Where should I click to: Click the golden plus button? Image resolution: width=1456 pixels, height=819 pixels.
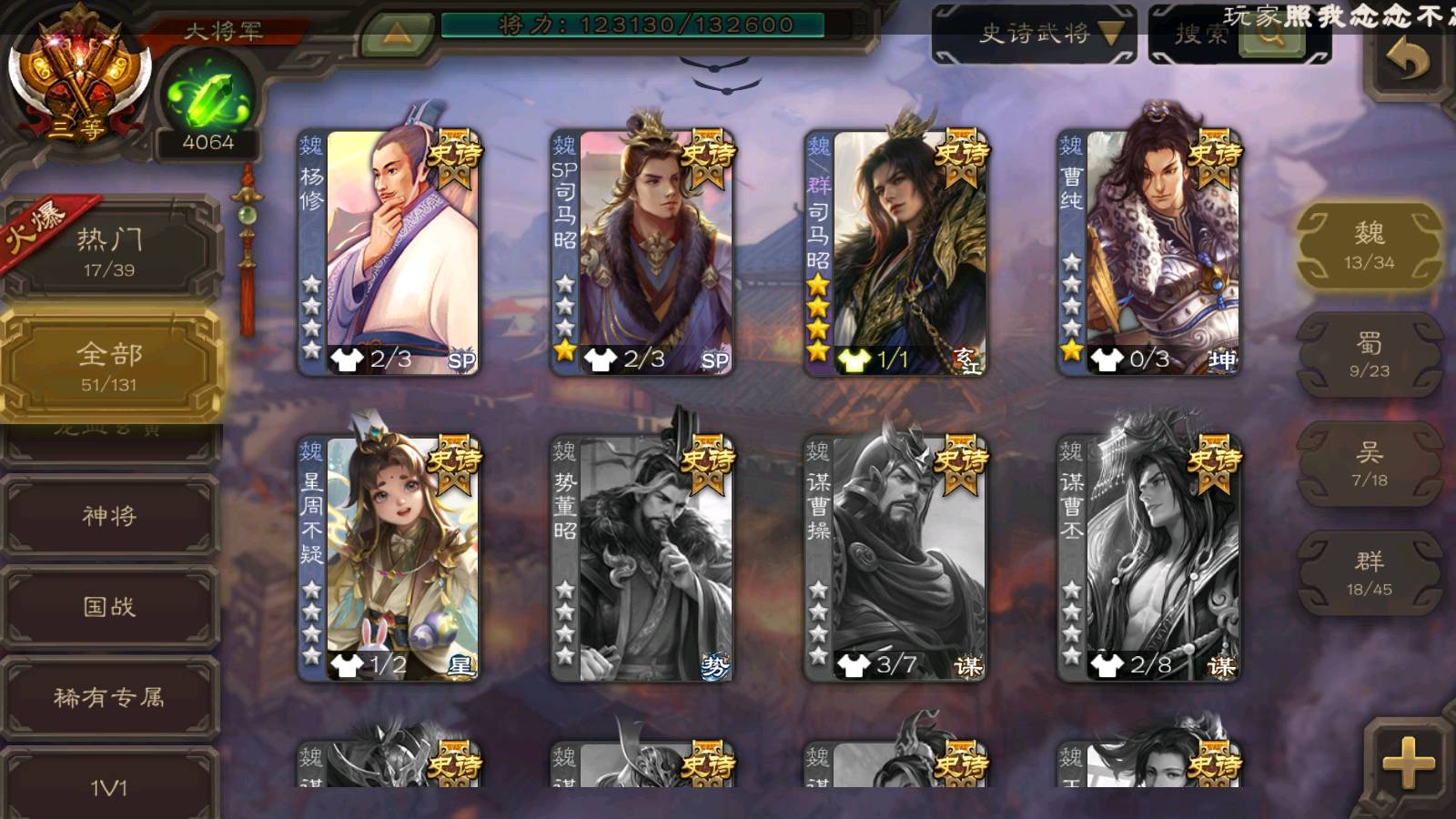pyautogui.click(x=1407, y=761)
